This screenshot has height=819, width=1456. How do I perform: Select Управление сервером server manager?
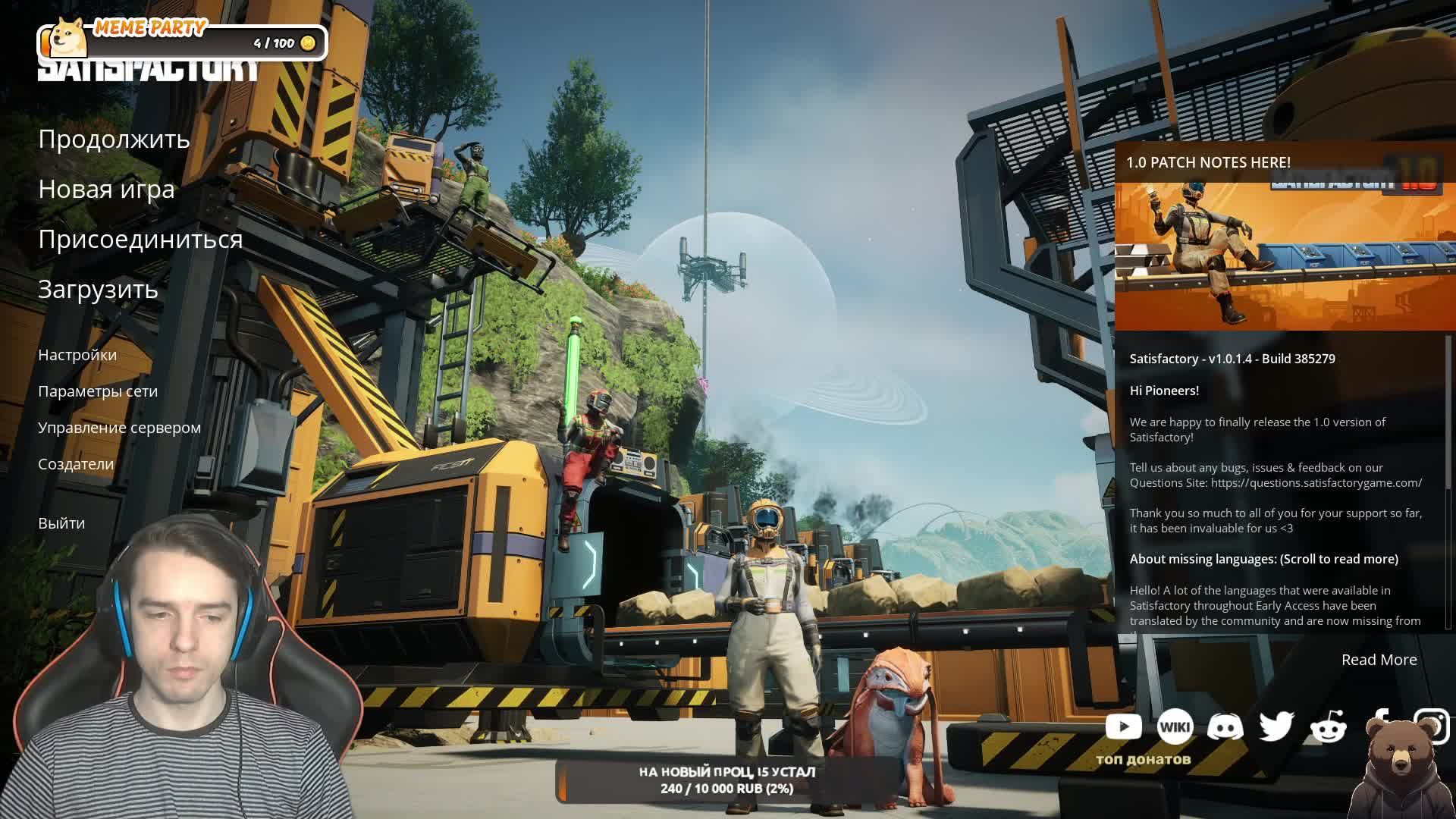119,428
